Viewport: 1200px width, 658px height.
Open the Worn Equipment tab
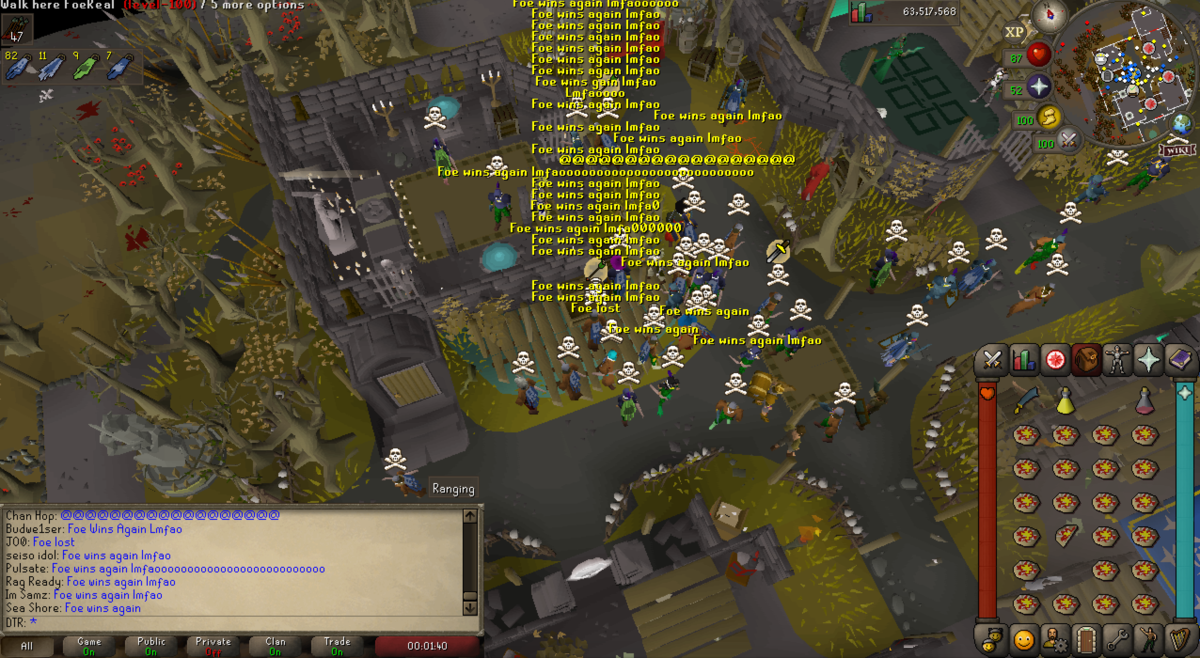click(x=1117, y=358)
